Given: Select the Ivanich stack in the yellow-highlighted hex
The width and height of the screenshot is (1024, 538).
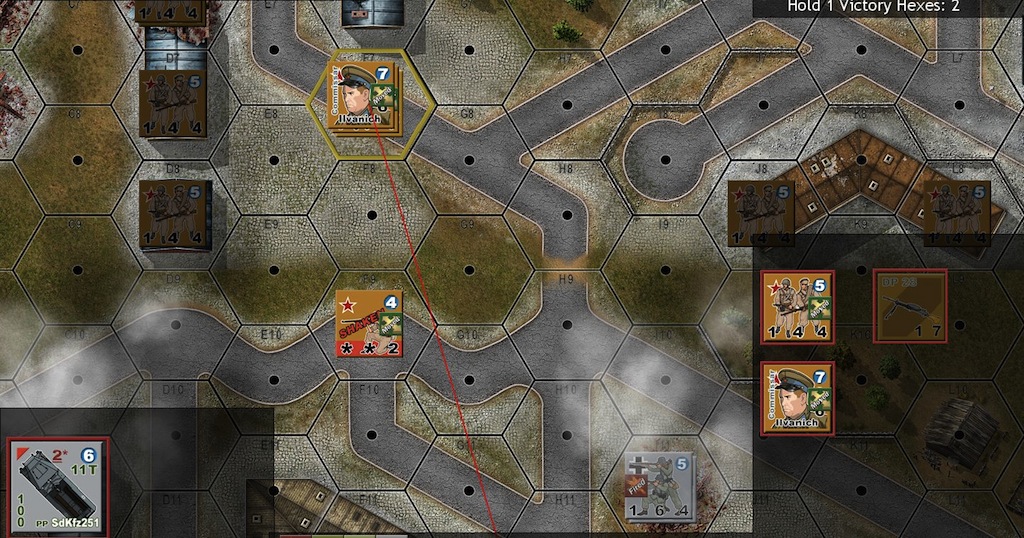Looking at the screenshot, I should click(362, 97).
